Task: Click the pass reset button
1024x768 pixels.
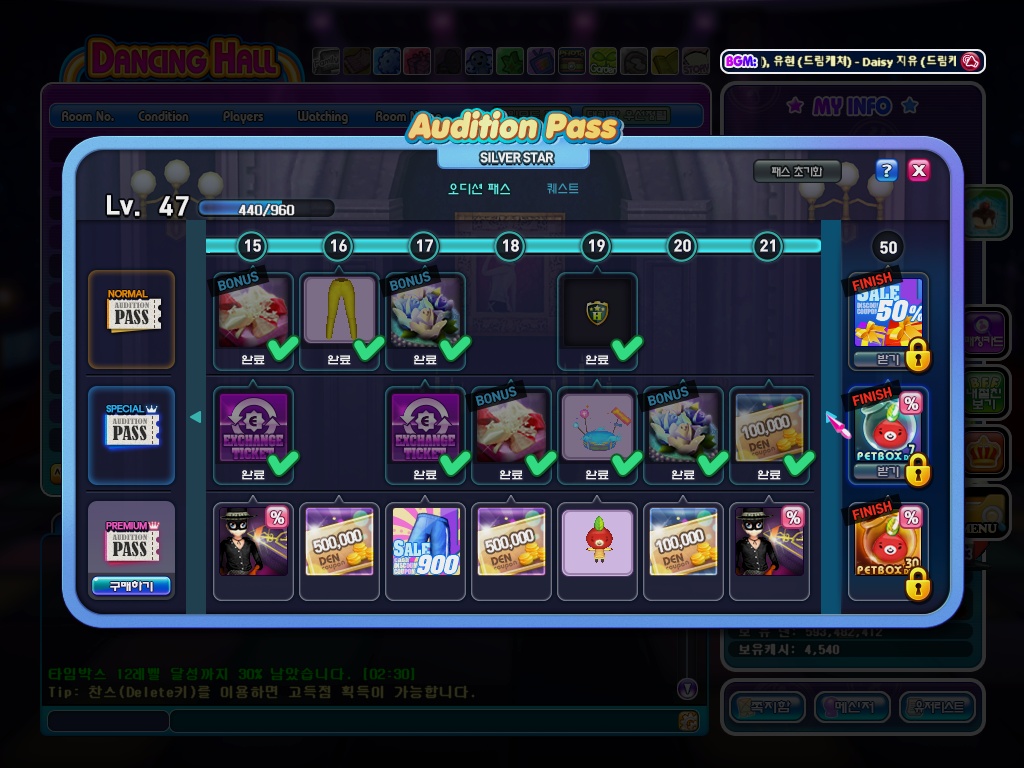Action: (796, 171)
